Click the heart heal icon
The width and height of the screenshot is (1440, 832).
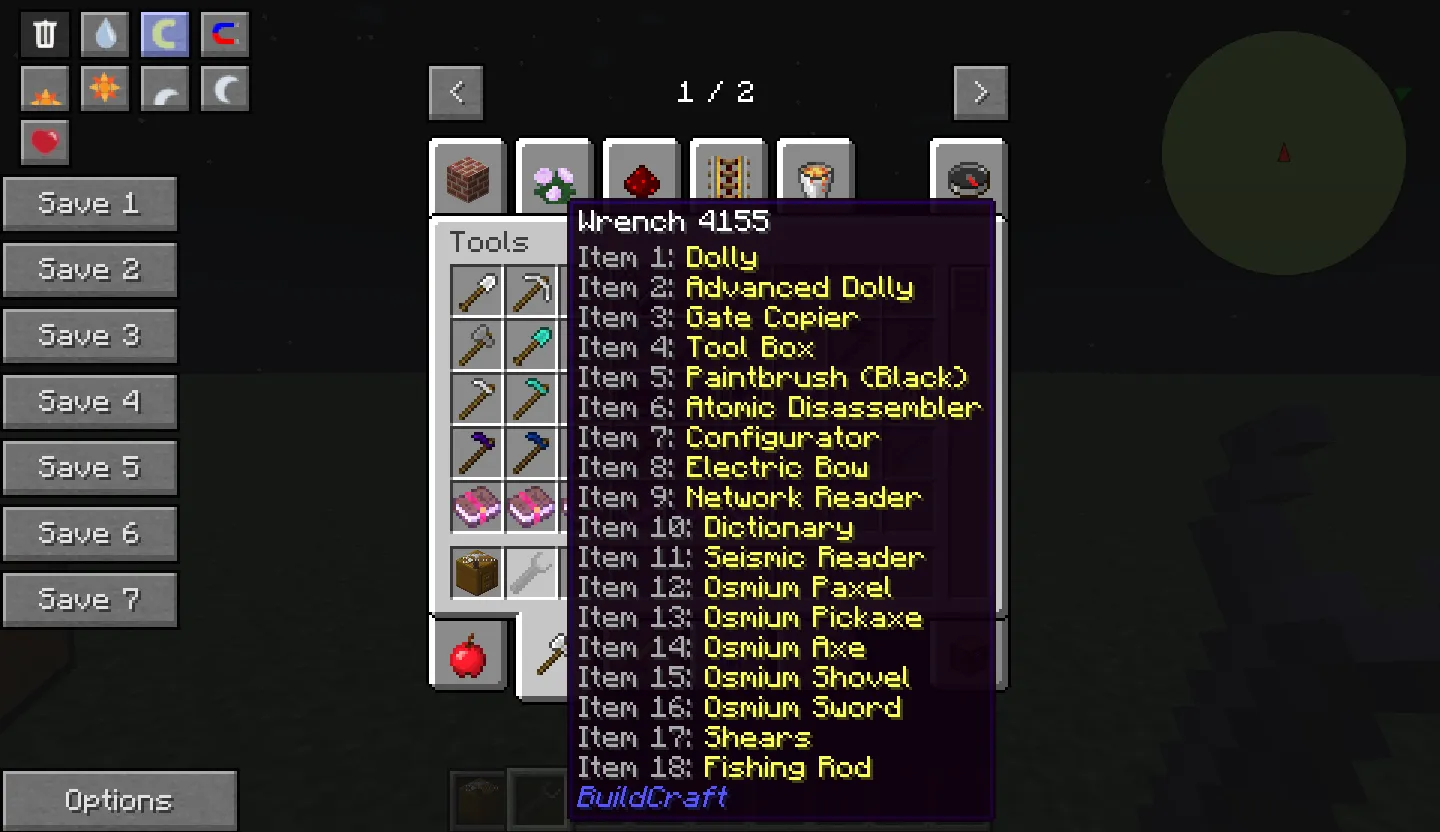[44, 141]
